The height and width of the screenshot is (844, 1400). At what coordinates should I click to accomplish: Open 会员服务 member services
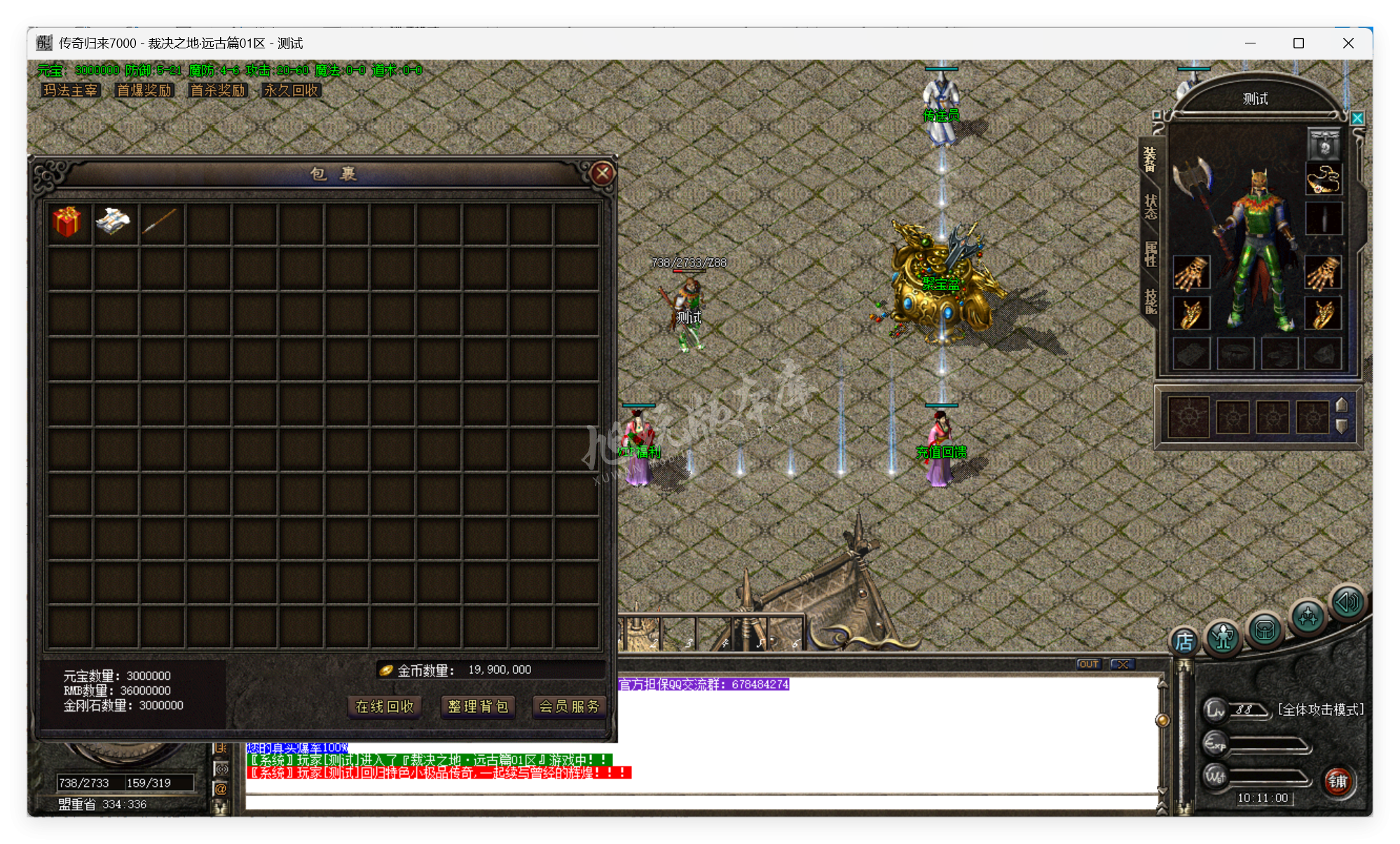point(570,707)
